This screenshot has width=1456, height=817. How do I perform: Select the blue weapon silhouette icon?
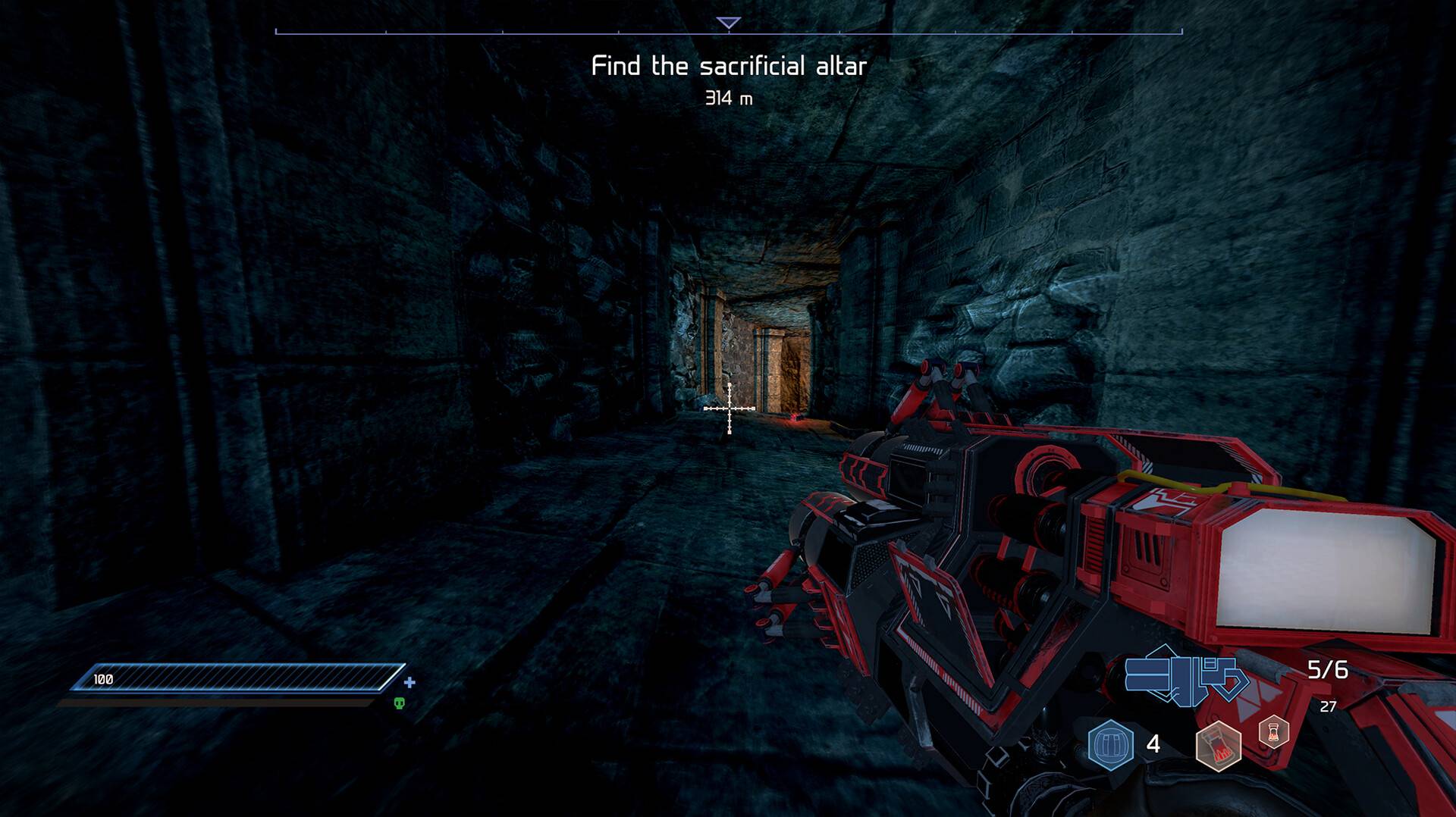1185,675
